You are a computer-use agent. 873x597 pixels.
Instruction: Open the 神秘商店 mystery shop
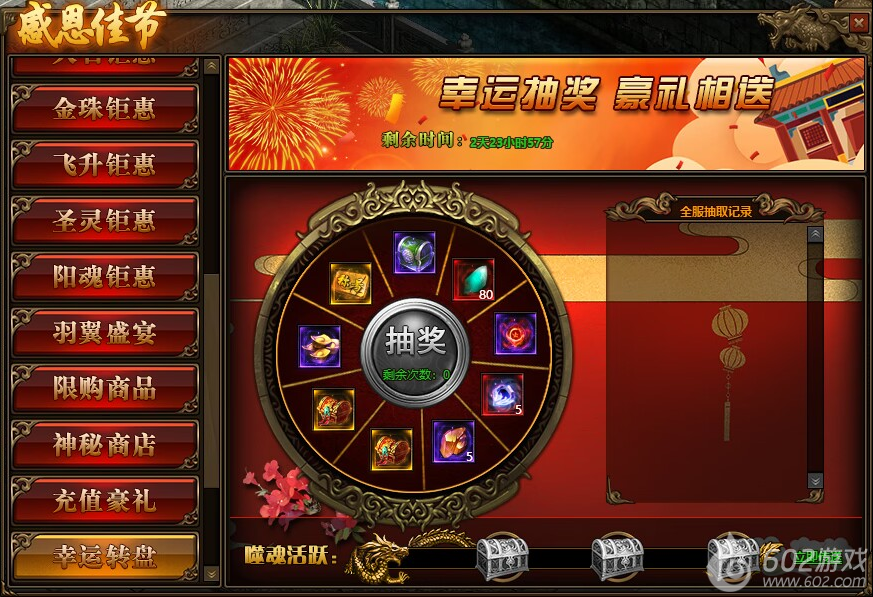coord(104,445)
